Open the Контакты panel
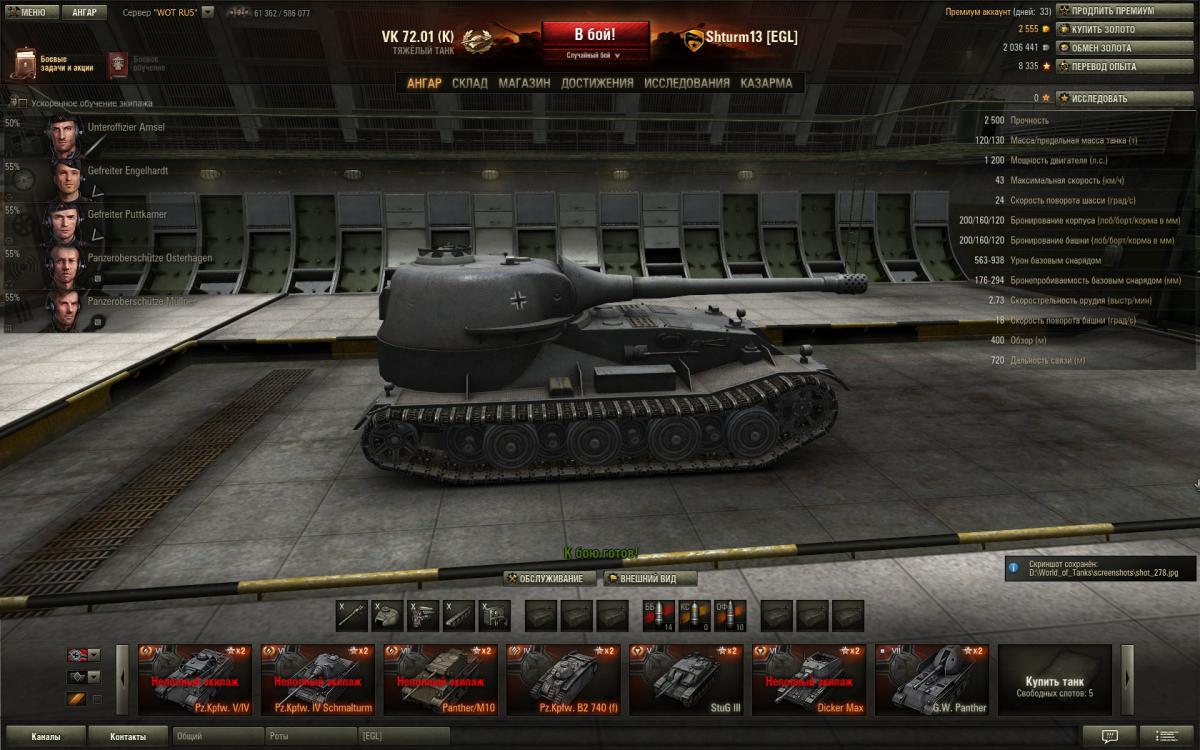The image size is (1200, 750). coord(127,737)
